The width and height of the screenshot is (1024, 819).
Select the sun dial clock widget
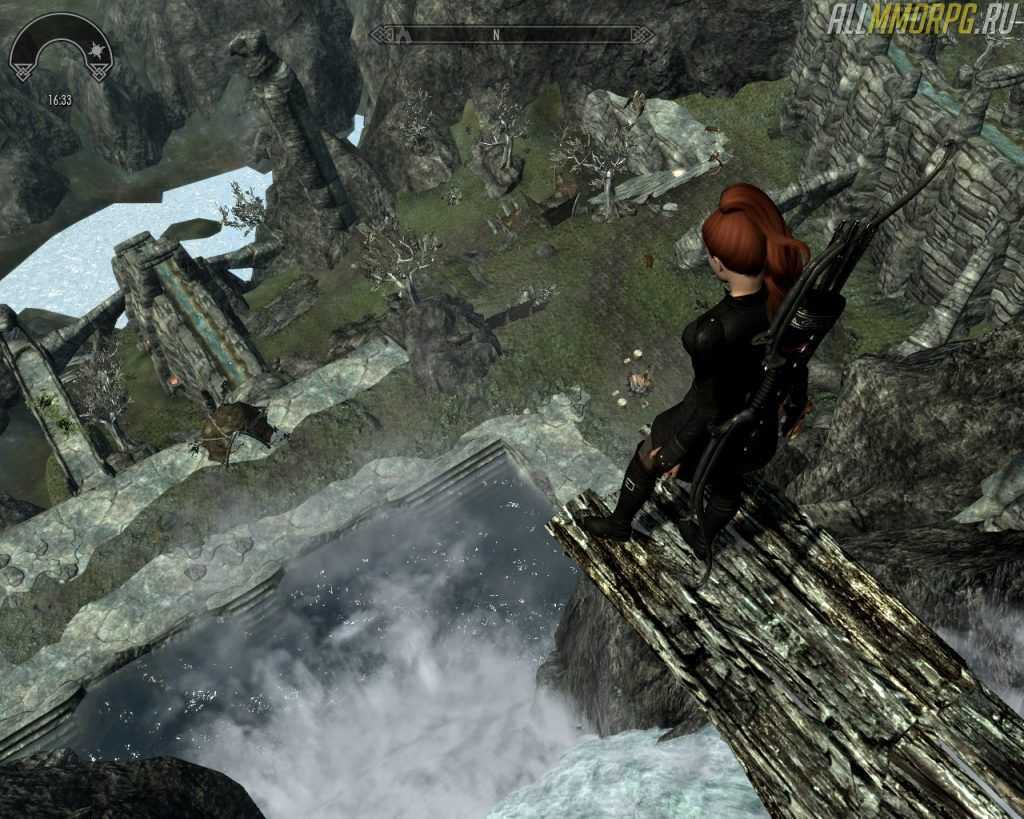coord(61,52)
